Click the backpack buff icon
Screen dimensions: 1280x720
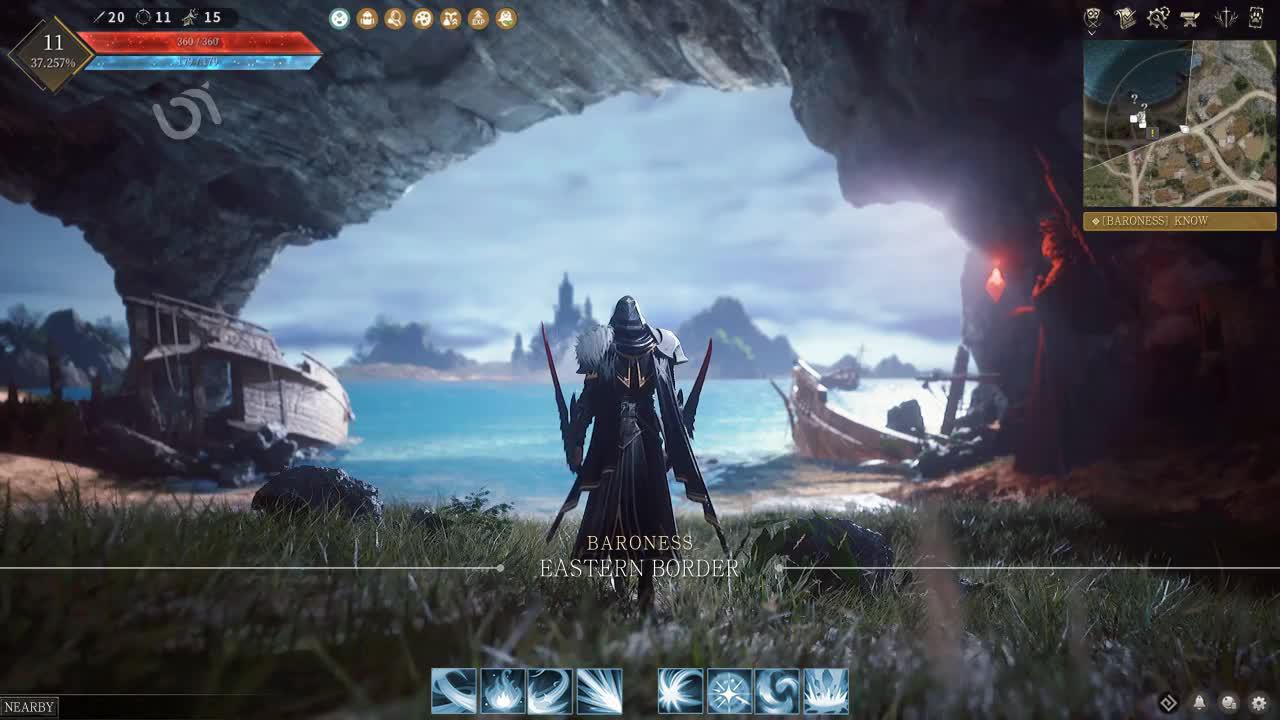(x=367, y=18)
